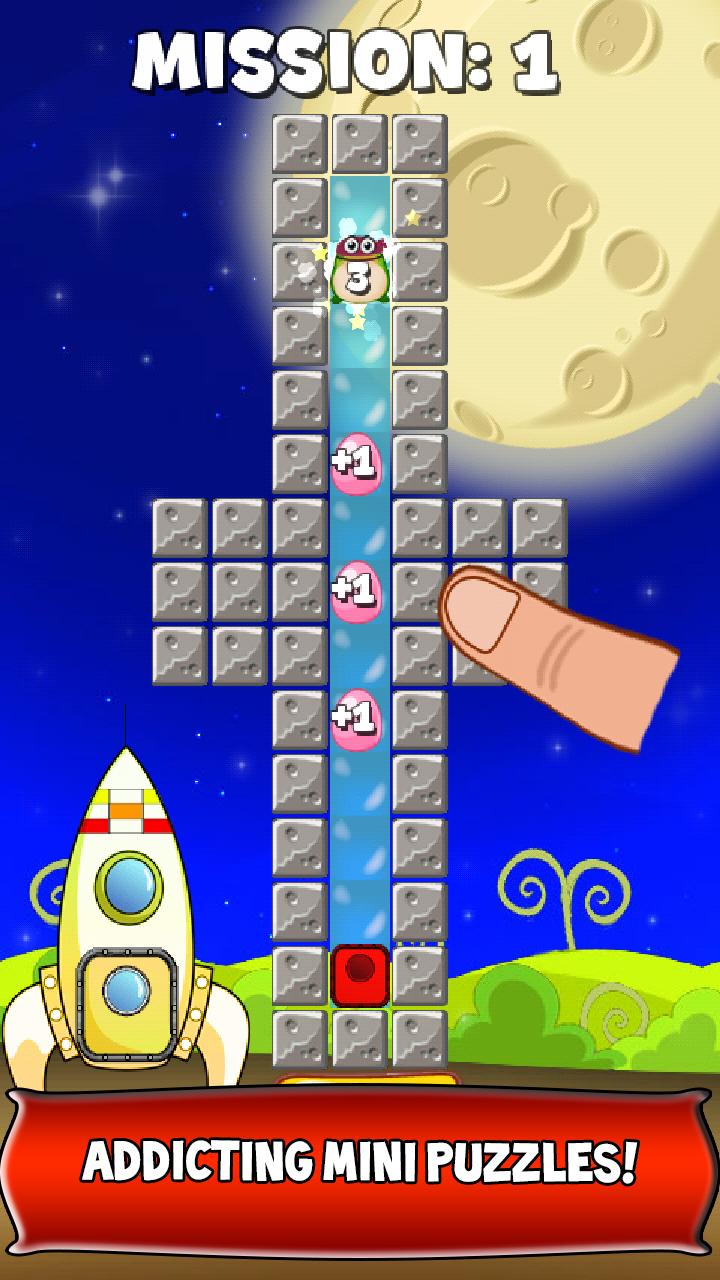
Task: Select the frog numbered 3
Action: tap(359, 271)
